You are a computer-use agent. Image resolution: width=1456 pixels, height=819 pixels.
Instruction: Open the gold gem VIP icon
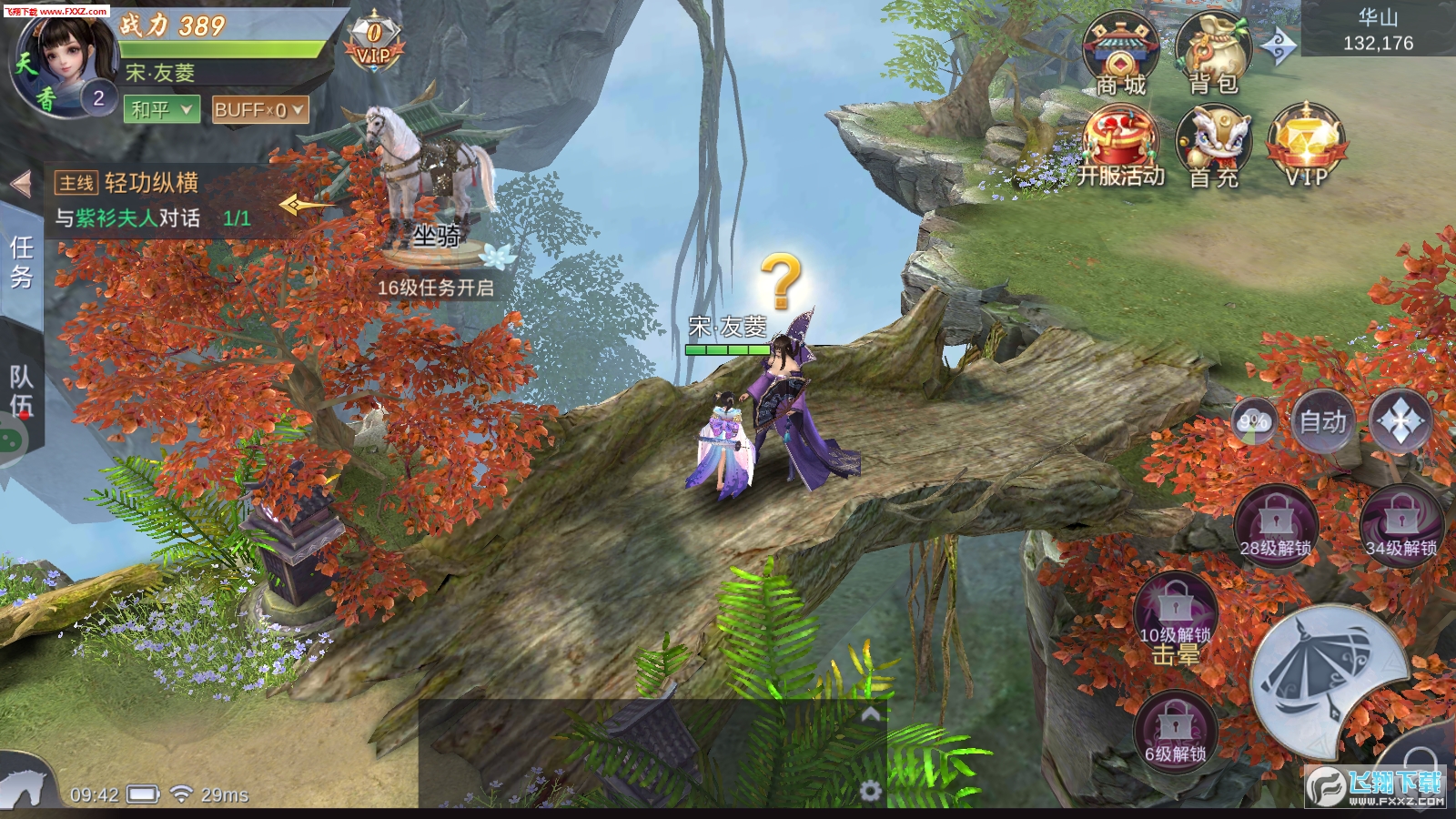[1306, 146]
